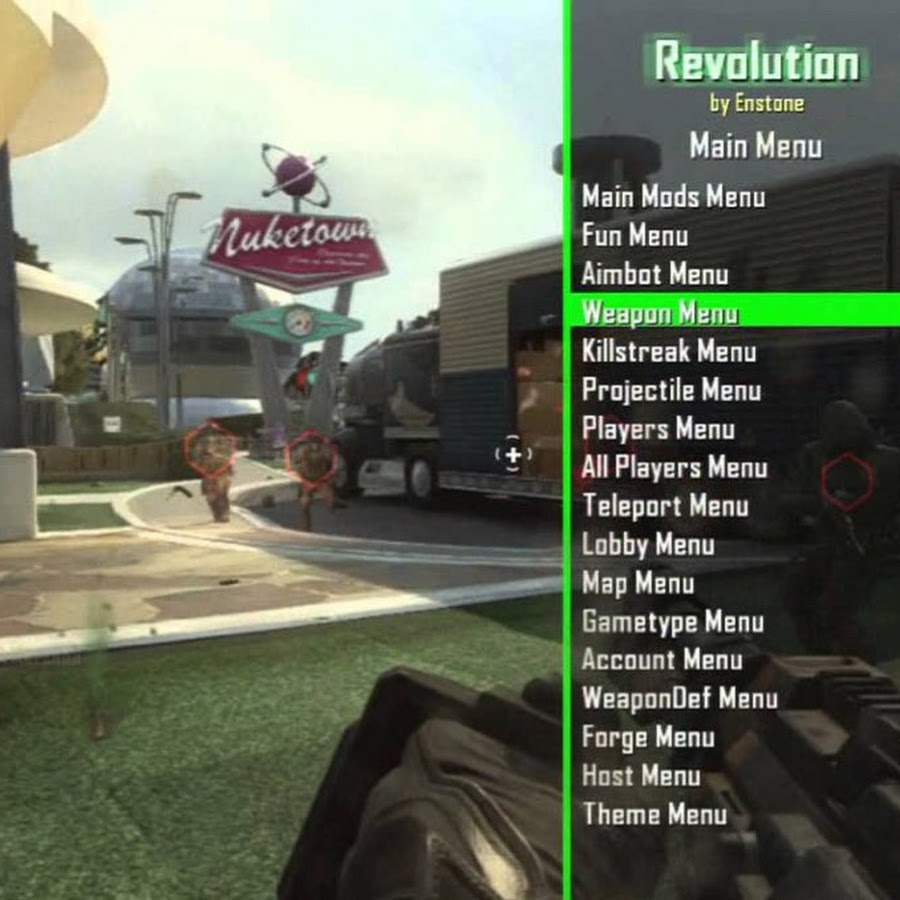Choose the All Players Menu
Screen dimensions: 900x900
click(x=674, y=467)
